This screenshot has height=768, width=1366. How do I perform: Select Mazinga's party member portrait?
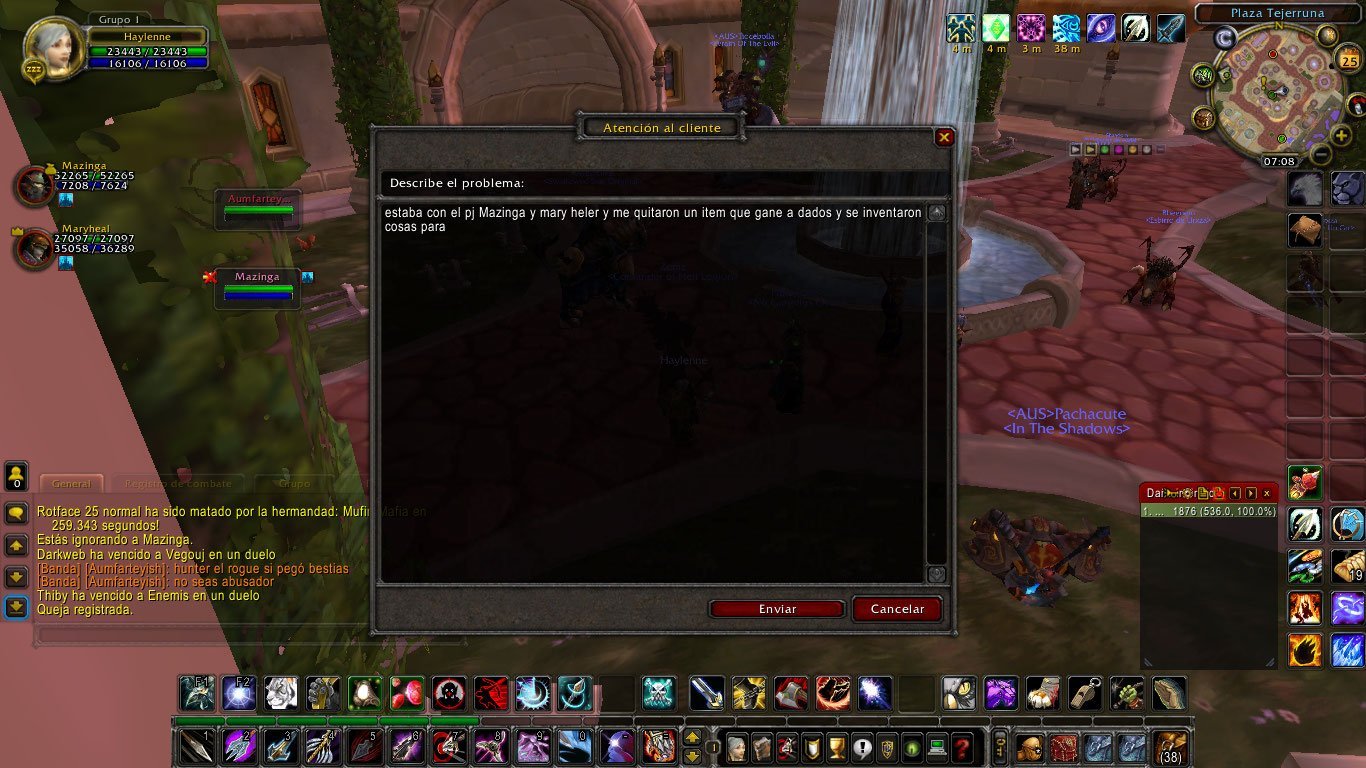coord(34,186)
